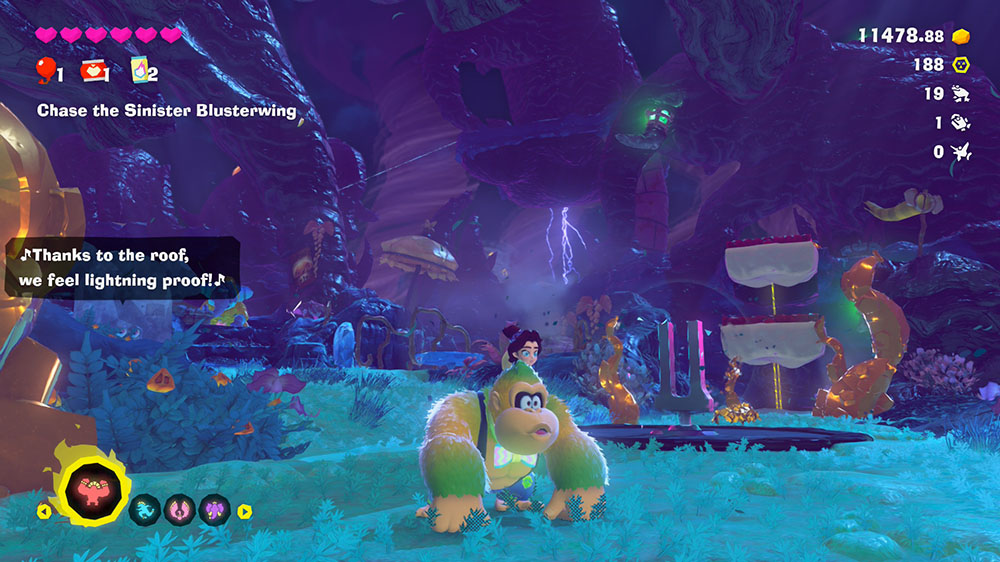Select the yellow flame juice can item
Image resolution: width=1000 pixels, height=562 pixels.
point(140,69)
